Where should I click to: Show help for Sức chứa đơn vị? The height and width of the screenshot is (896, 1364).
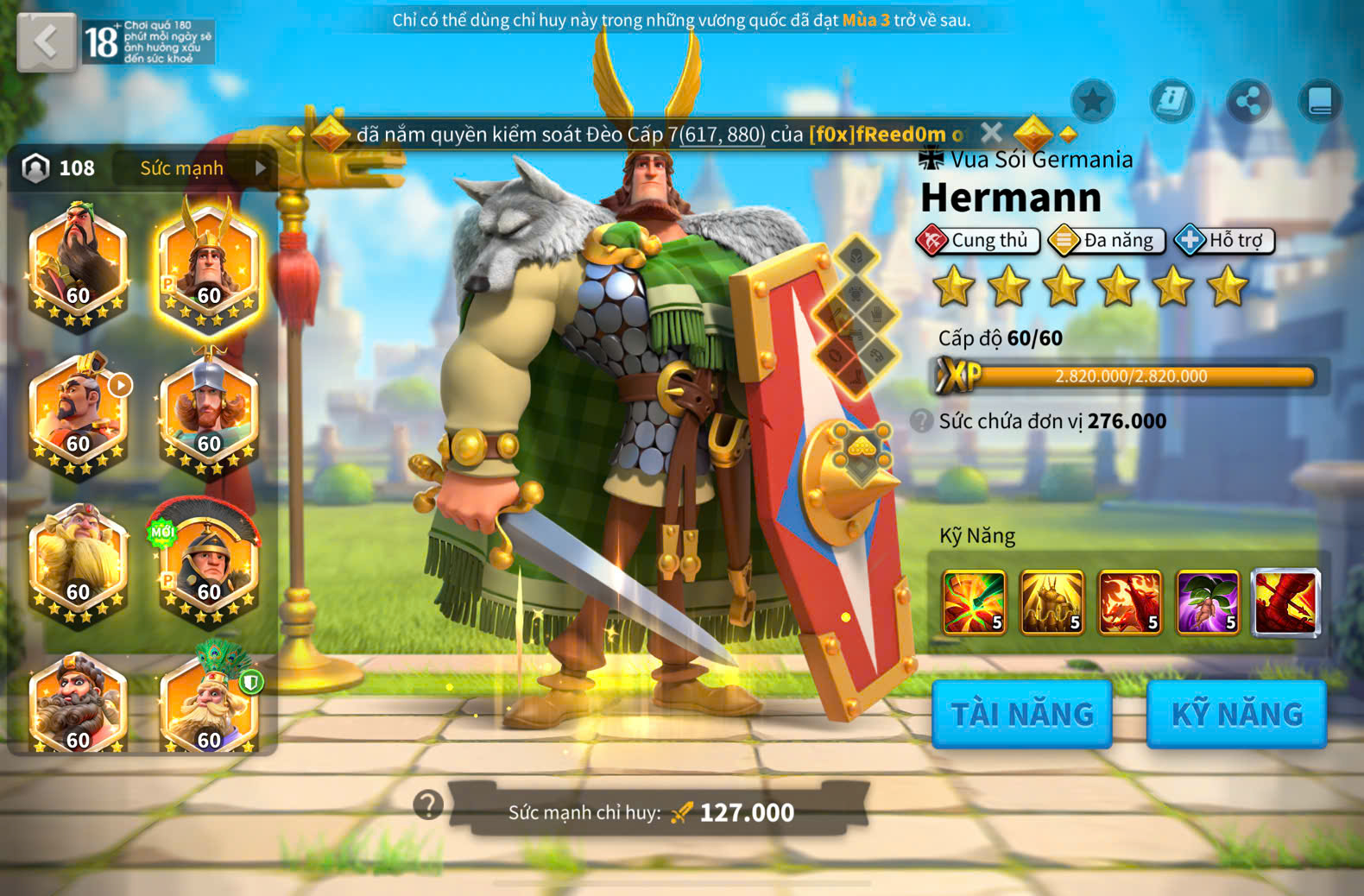pos(922,421)
